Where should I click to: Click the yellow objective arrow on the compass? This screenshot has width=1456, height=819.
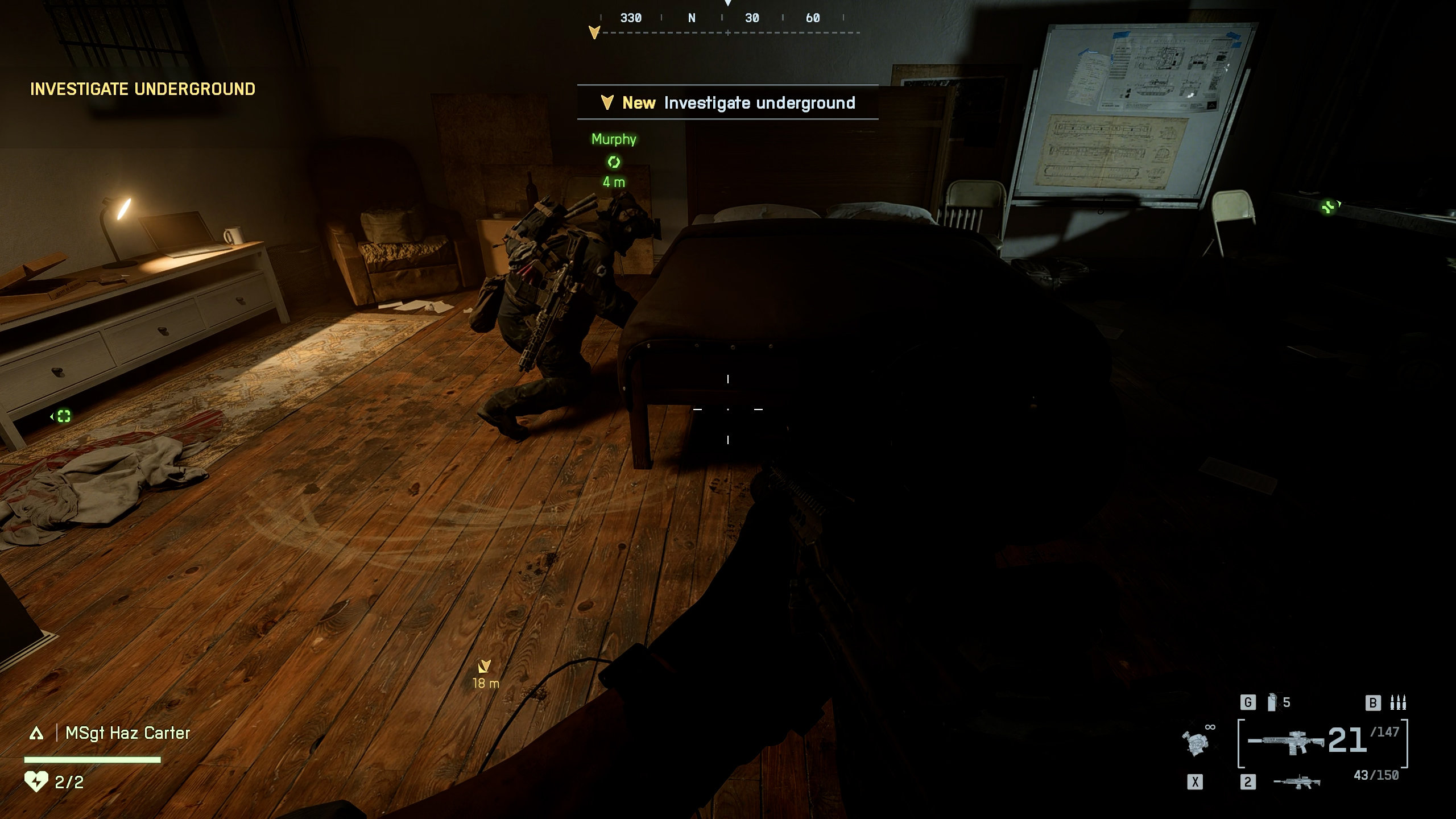[594, 32]
